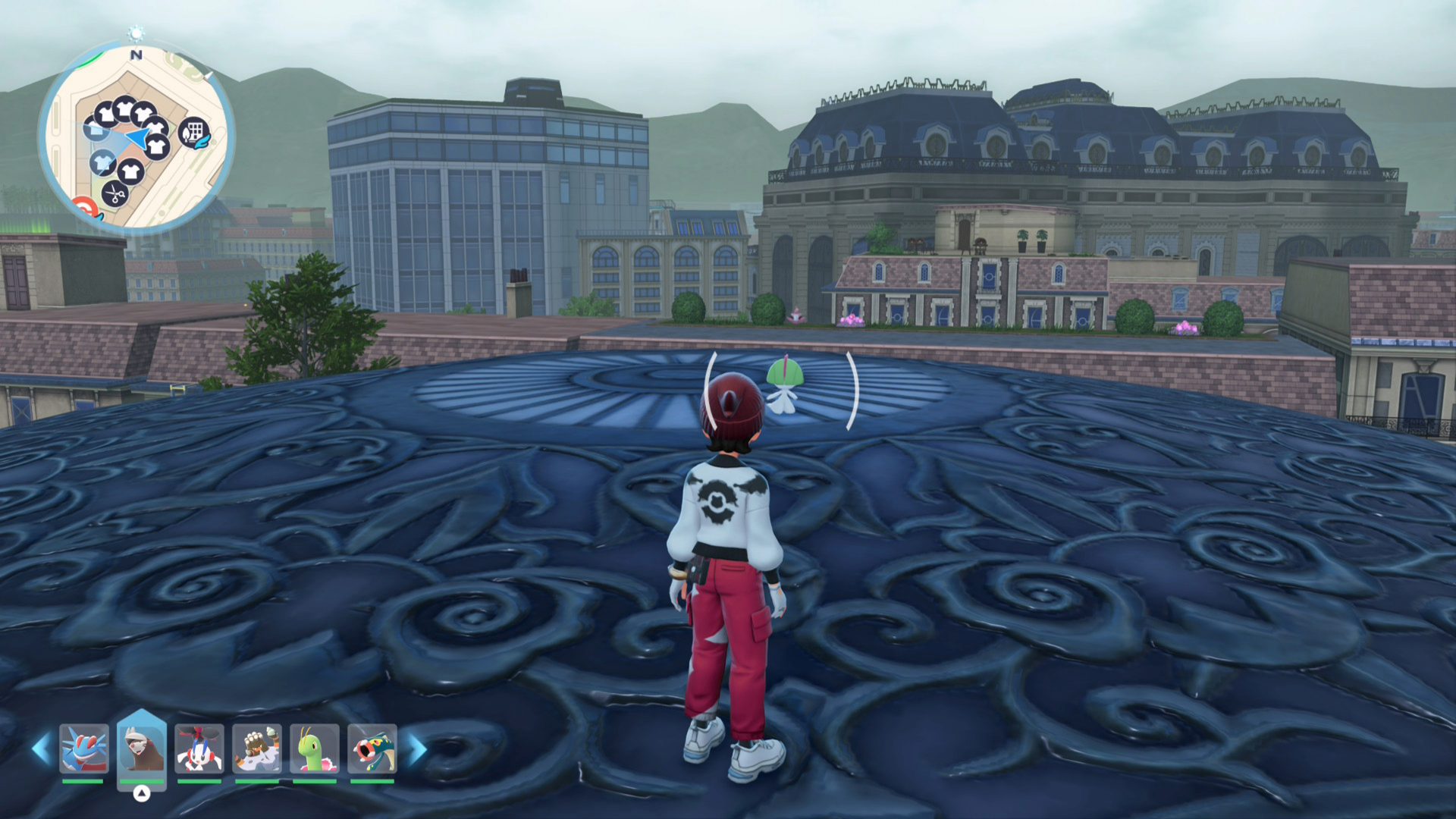The image size is (1456, 819).
Task: Switch to Meganium in the party bar
Action: pos(315,748)
